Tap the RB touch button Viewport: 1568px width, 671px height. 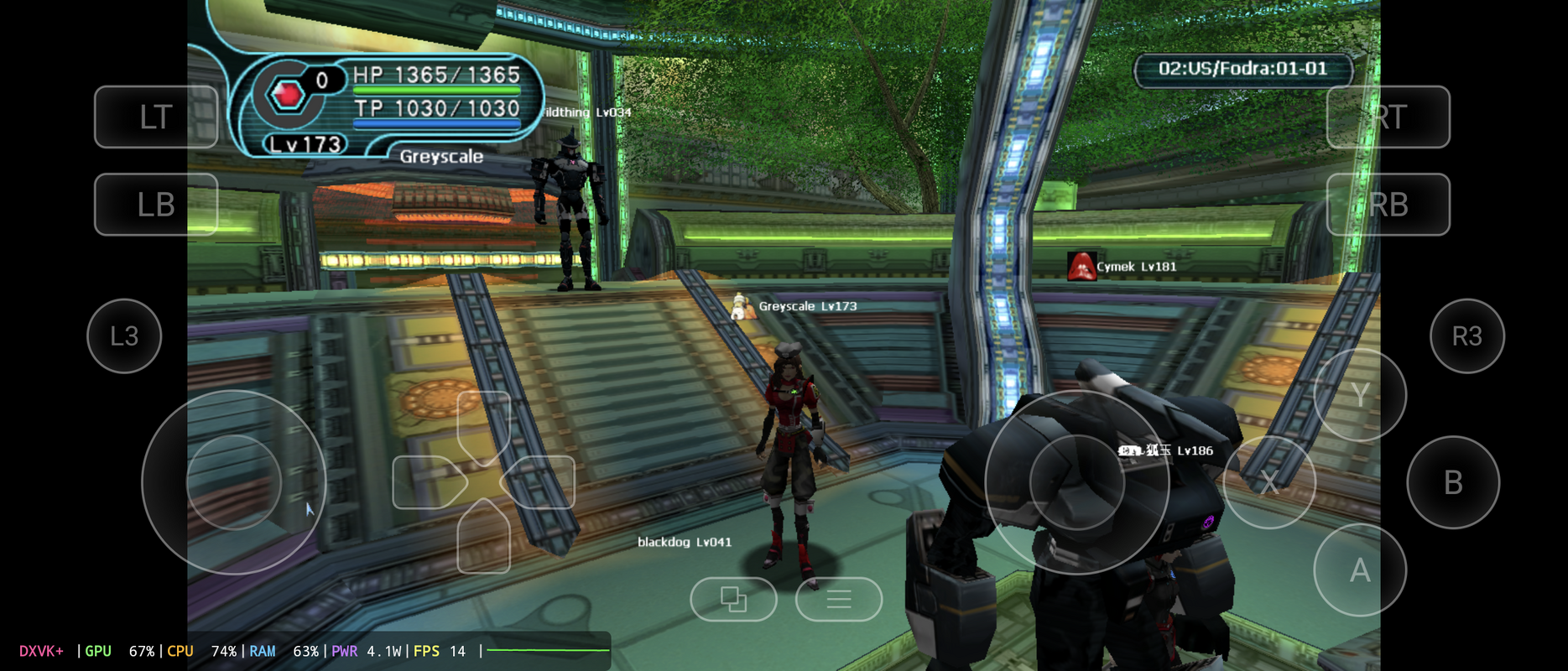point(1388,204)
